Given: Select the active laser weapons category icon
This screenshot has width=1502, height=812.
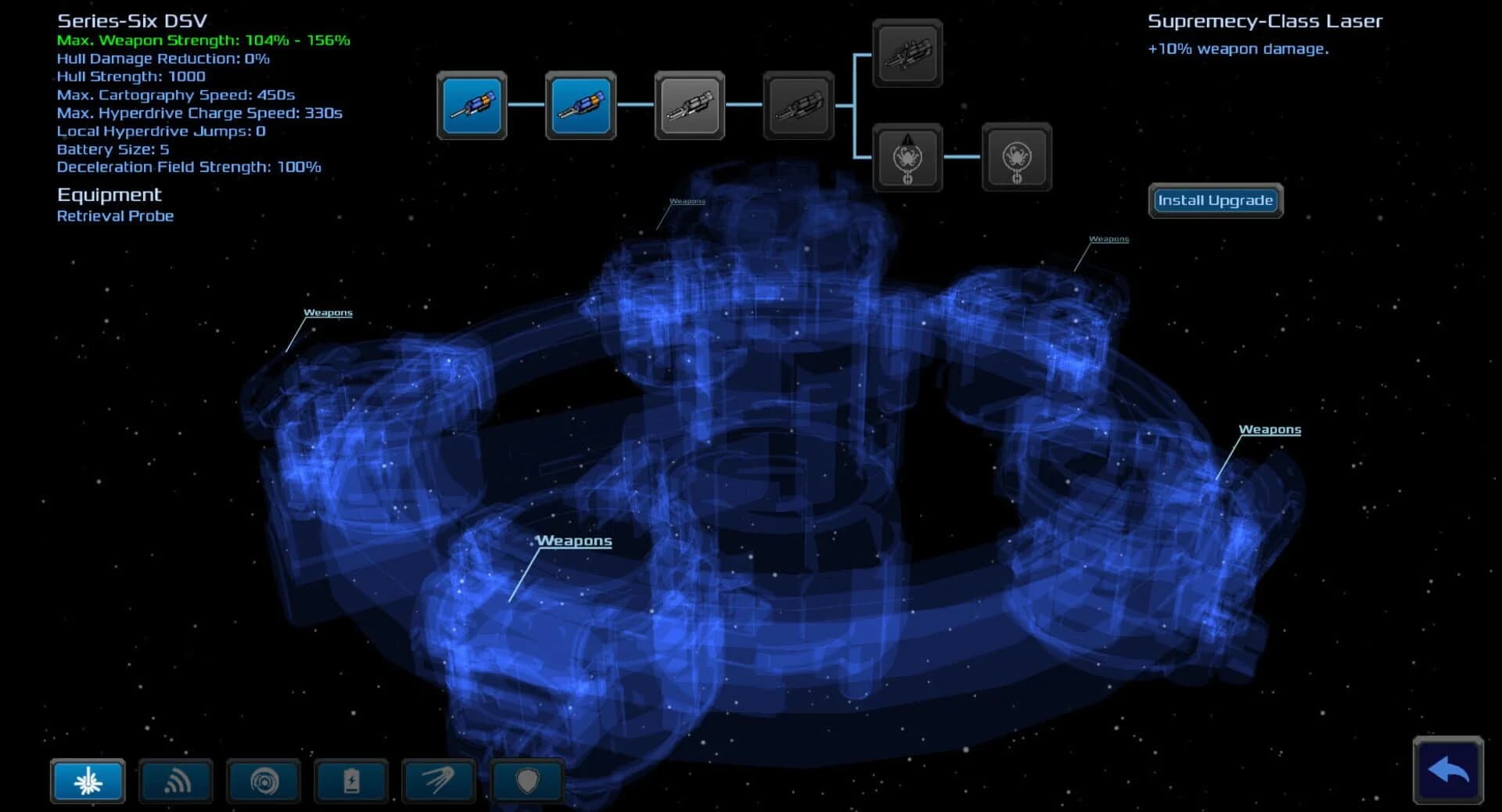Looking at the screenshot, I should 87,781.
